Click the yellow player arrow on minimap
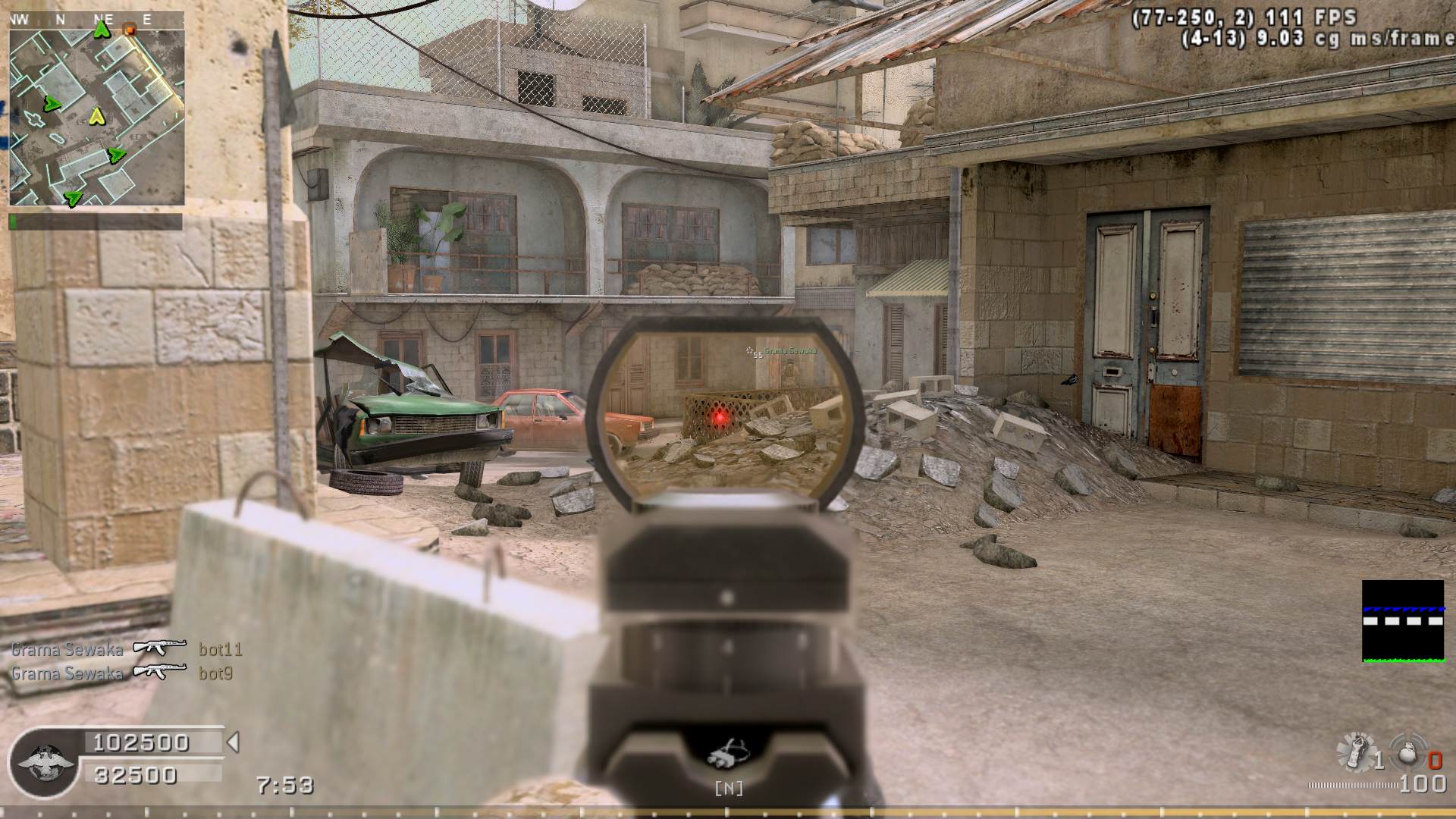The height and width of the screenshot is (819, 1456). click(96, 117)
